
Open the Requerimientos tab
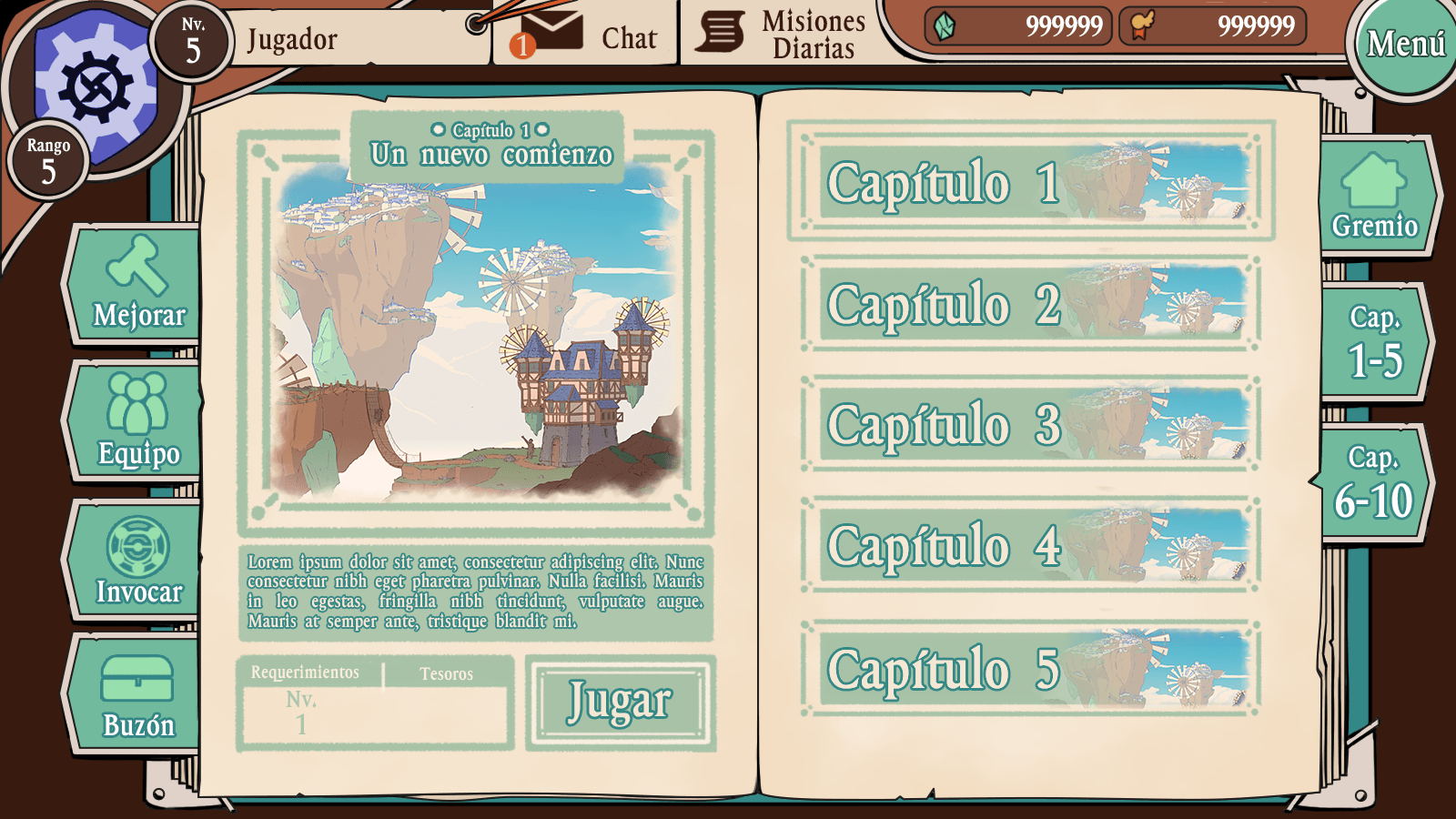coord(305,673)
